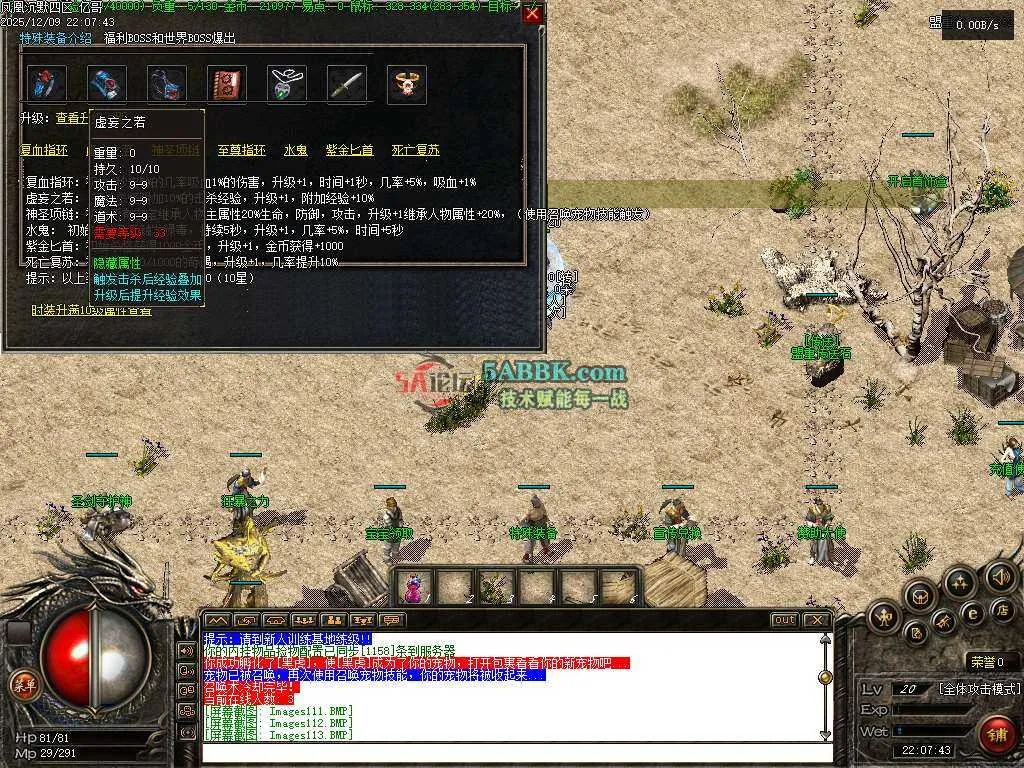Open the bag chest icon
Screen dimensions: 1024x768
(919, 596)
